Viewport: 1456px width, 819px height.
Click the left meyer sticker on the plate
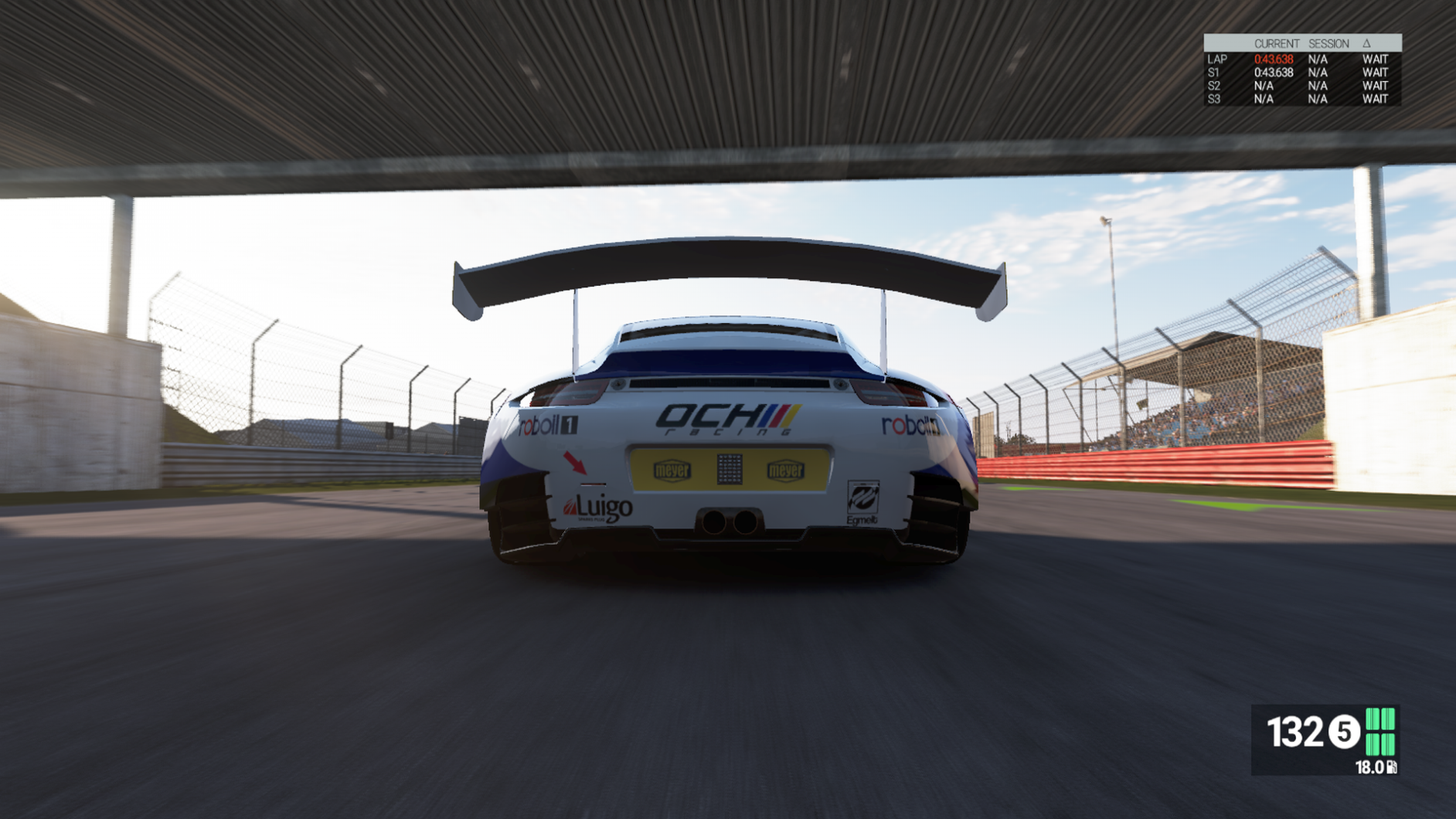tap(672, 468)
